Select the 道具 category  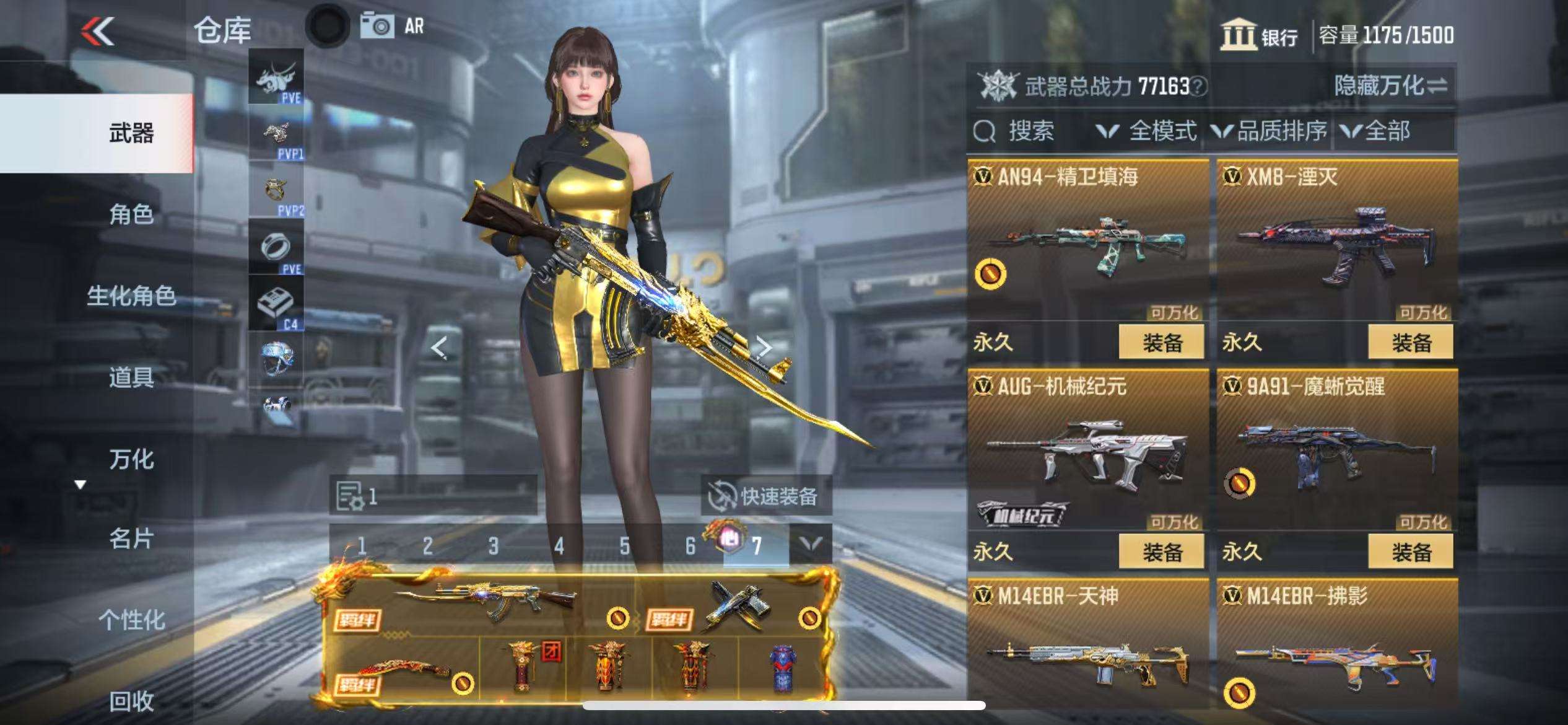[x=131, y=377]
